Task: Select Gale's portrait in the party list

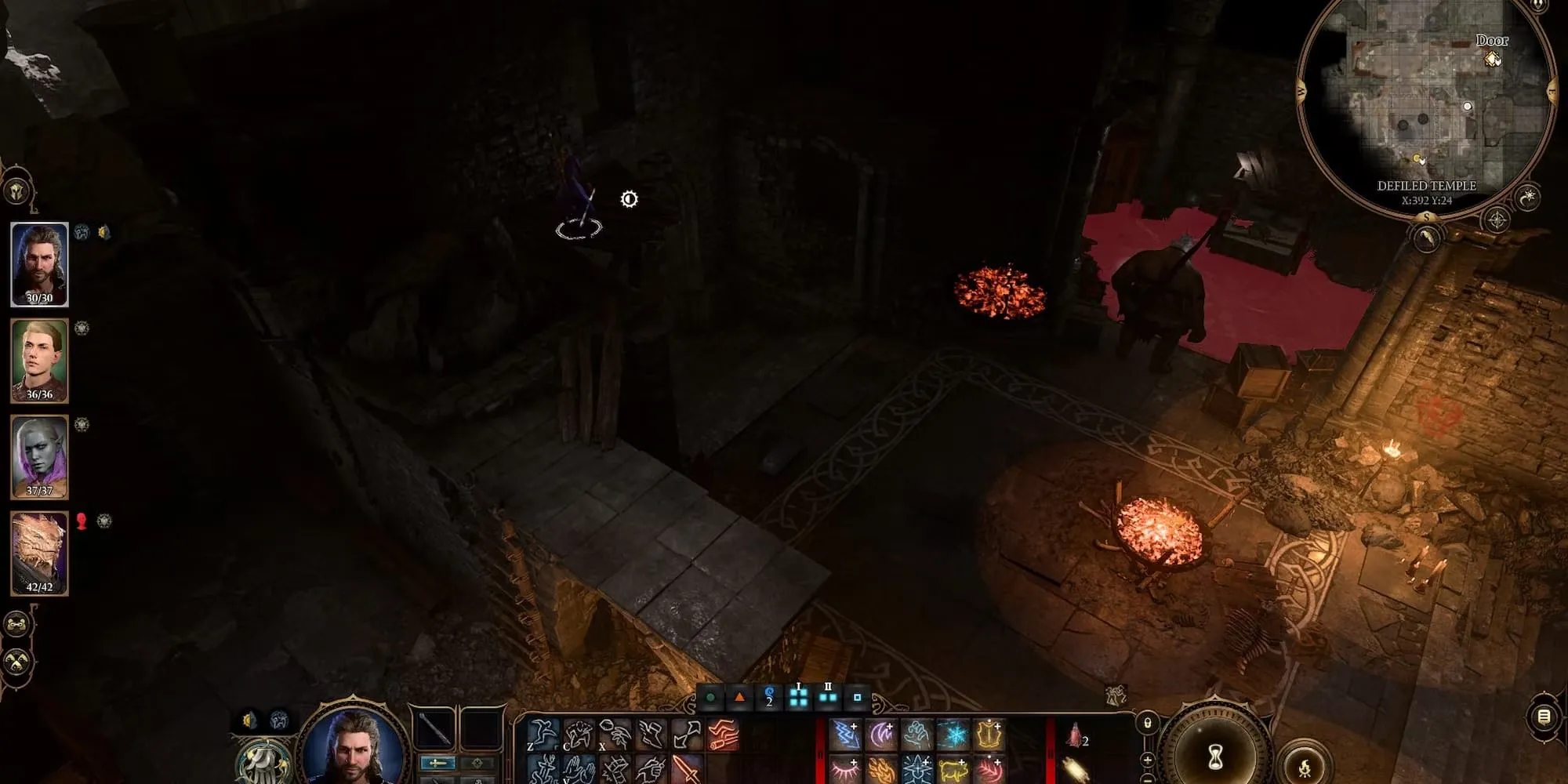Action: 39,264
